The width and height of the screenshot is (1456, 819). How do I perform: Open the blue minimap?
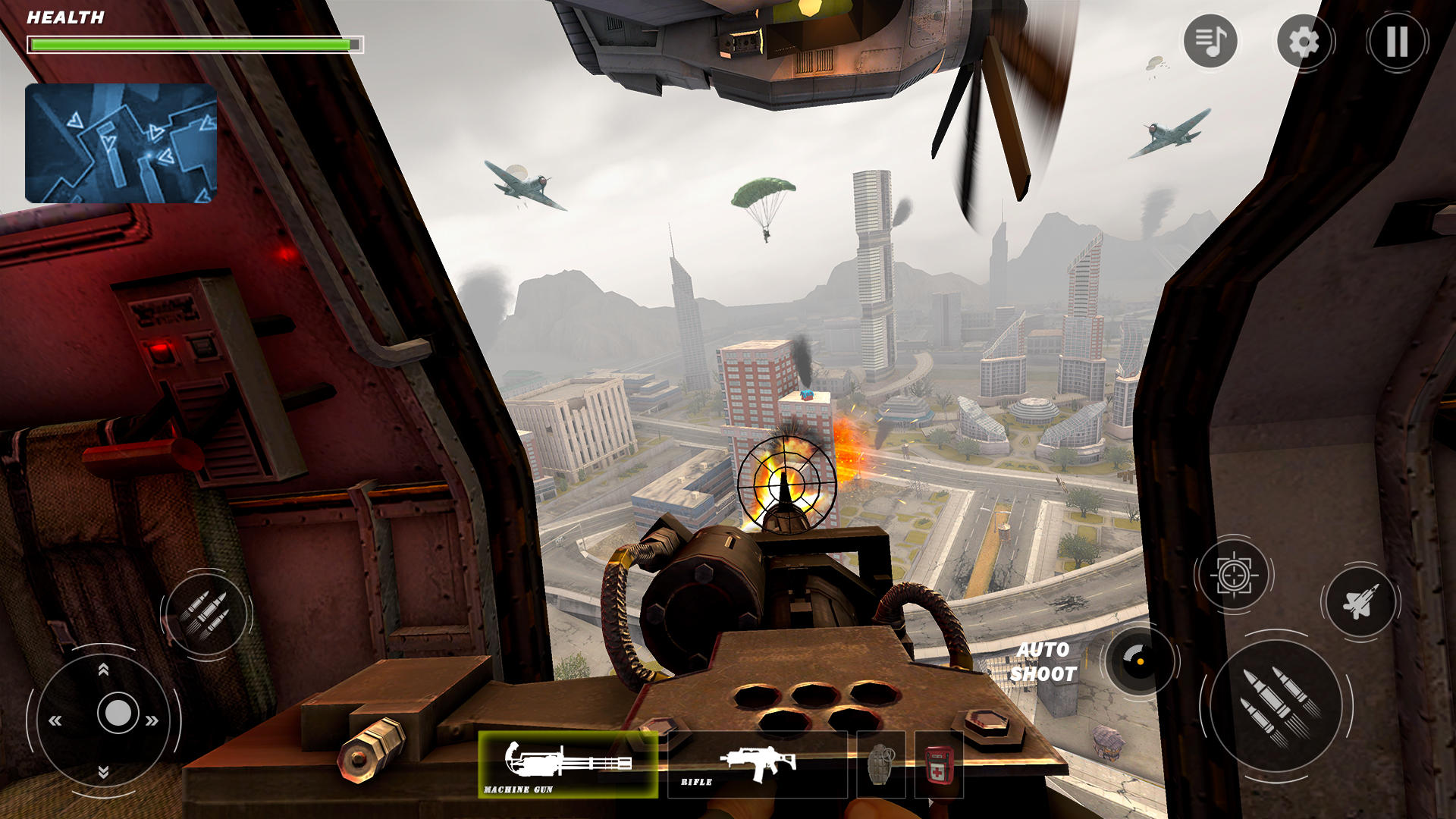[x=121, y=143]
